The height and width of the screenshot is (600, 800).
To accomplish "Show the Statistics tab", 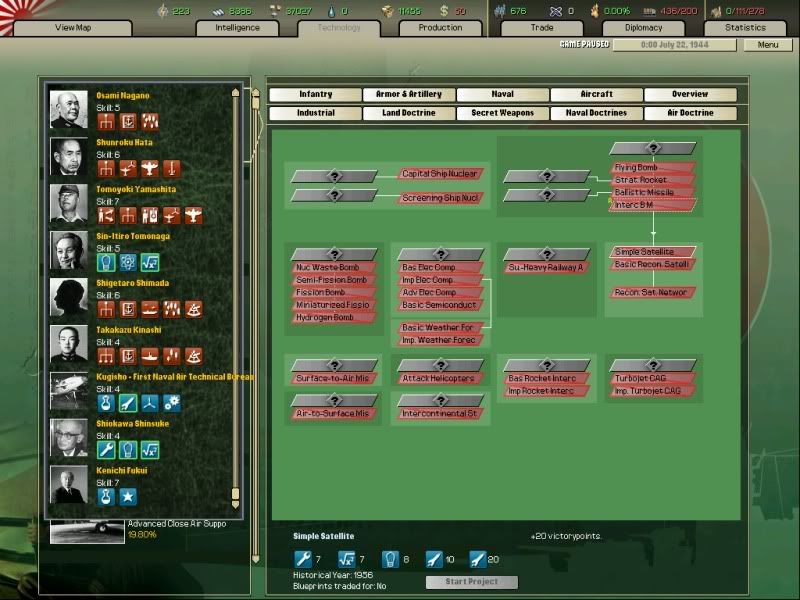I will point(745,28).
